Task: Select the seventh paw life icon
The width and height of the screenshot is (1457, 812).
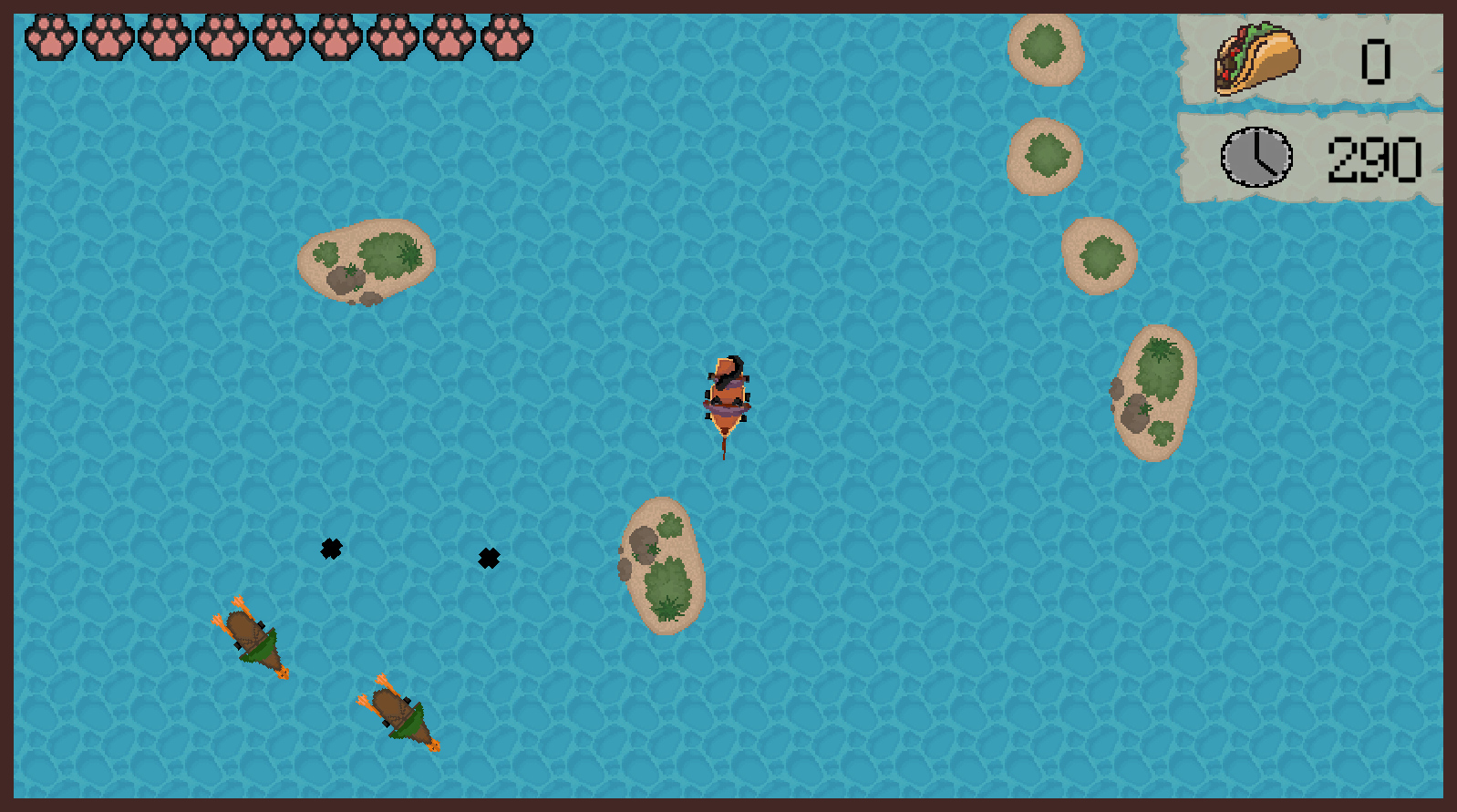Action: (x=391, y=38)
